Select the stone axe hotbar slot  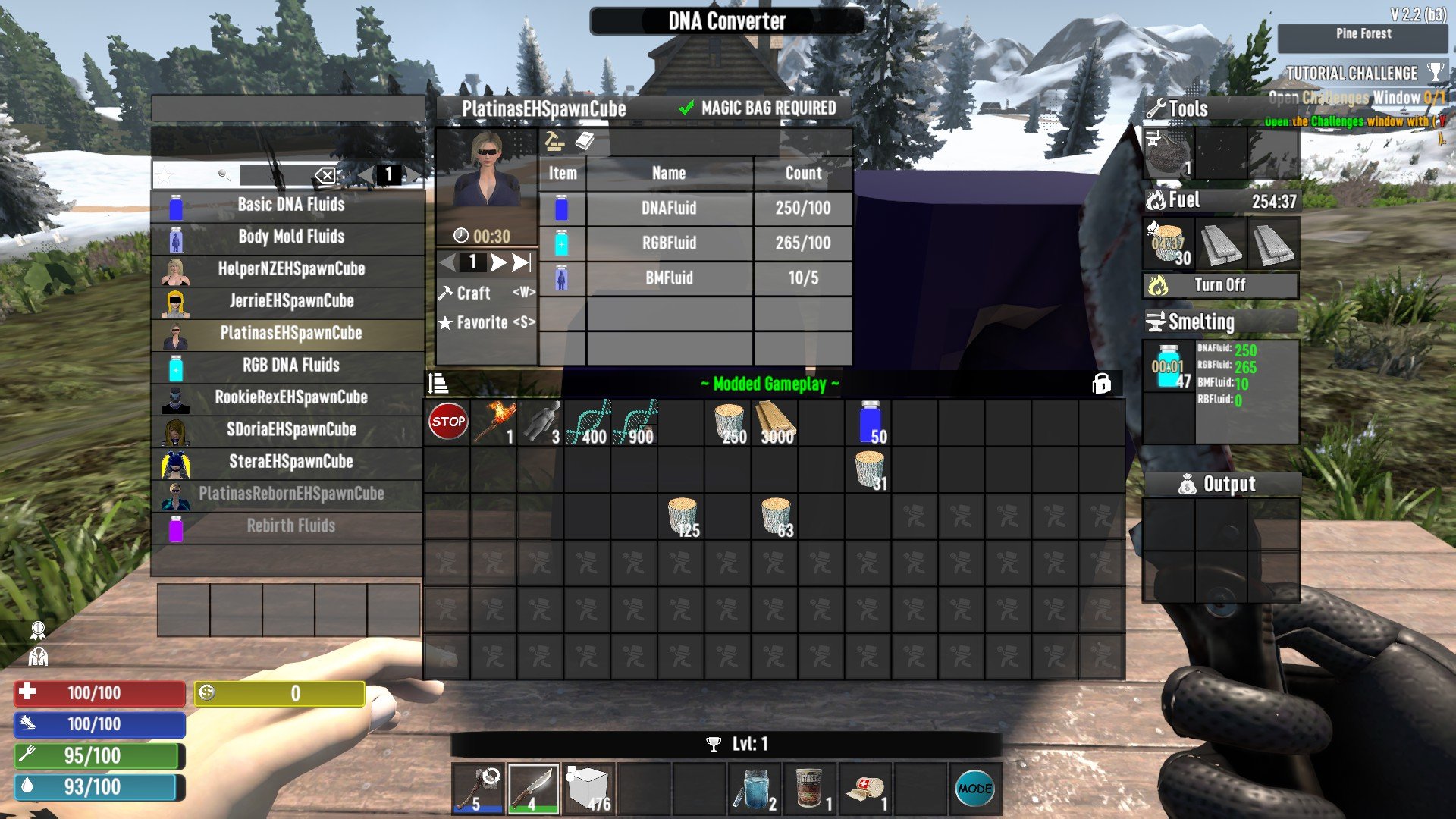[x=479, y=789]
